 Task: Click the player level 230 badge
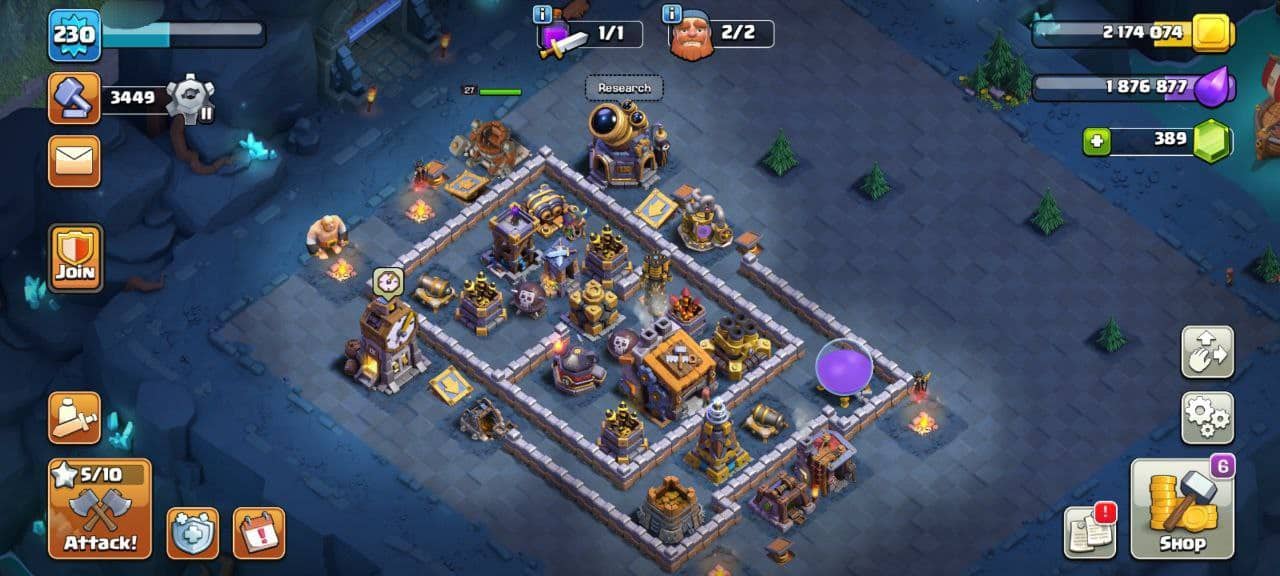(x=75, y=35)
